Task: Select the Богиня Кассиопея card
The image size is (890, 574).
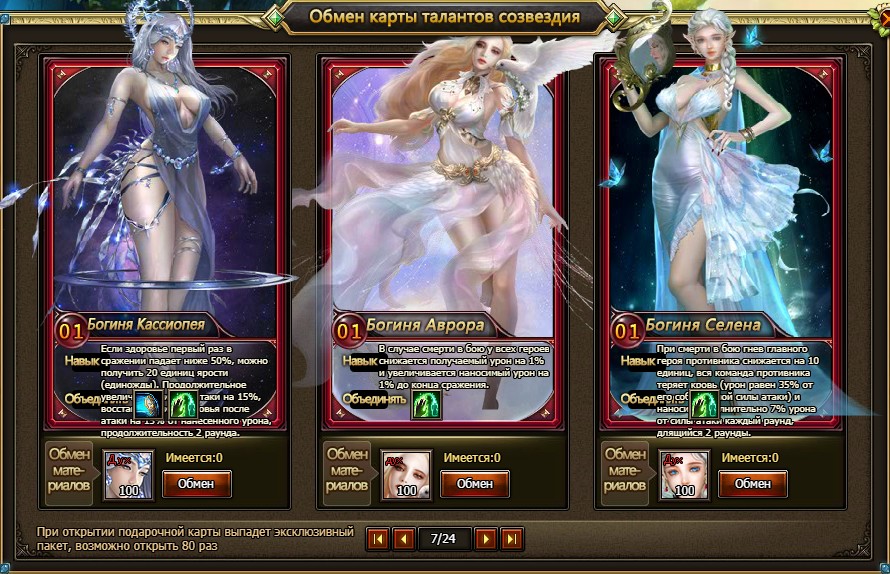Action: (x=166, y=200)
